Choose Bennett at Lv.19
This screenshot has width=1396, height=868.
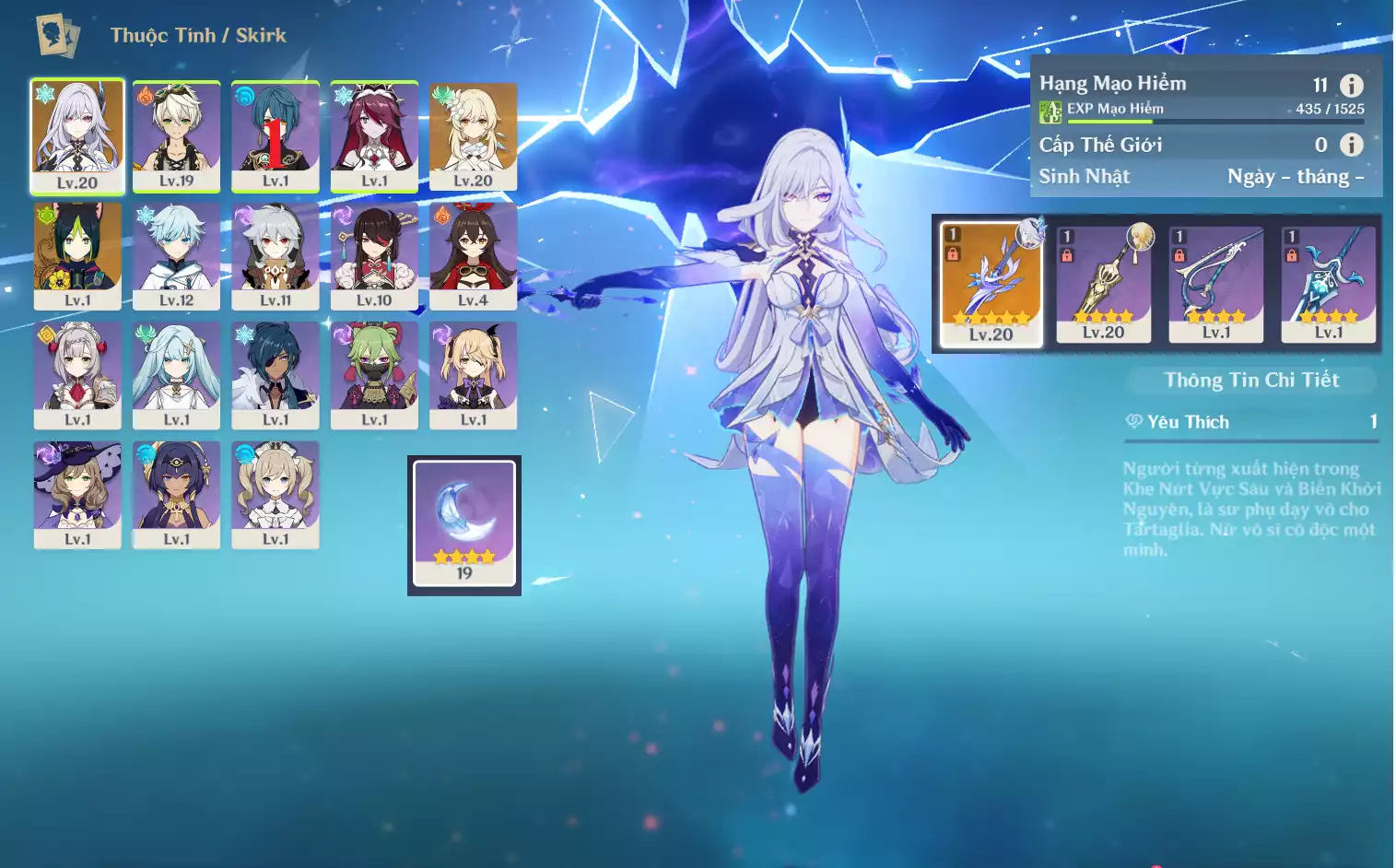176,135
